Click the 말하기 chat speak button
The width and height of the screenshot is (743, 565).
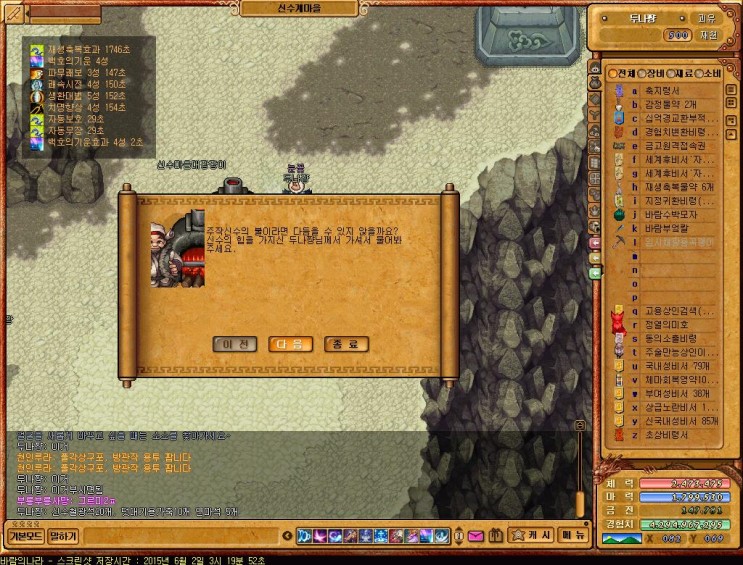[x=63, y=536]
